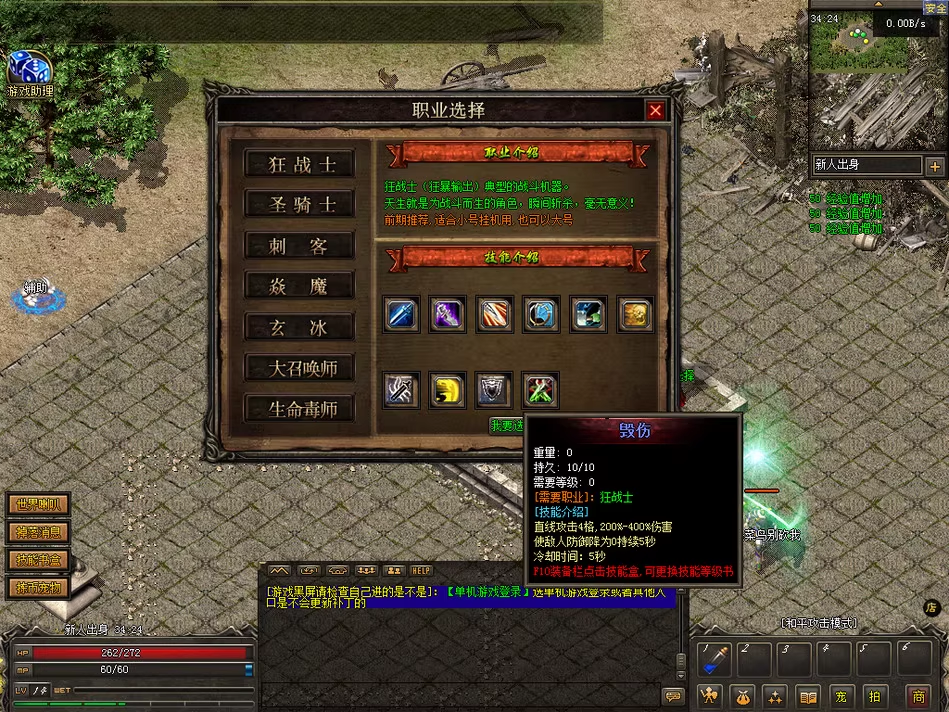Select the 狂战士 class

[300, 164]
